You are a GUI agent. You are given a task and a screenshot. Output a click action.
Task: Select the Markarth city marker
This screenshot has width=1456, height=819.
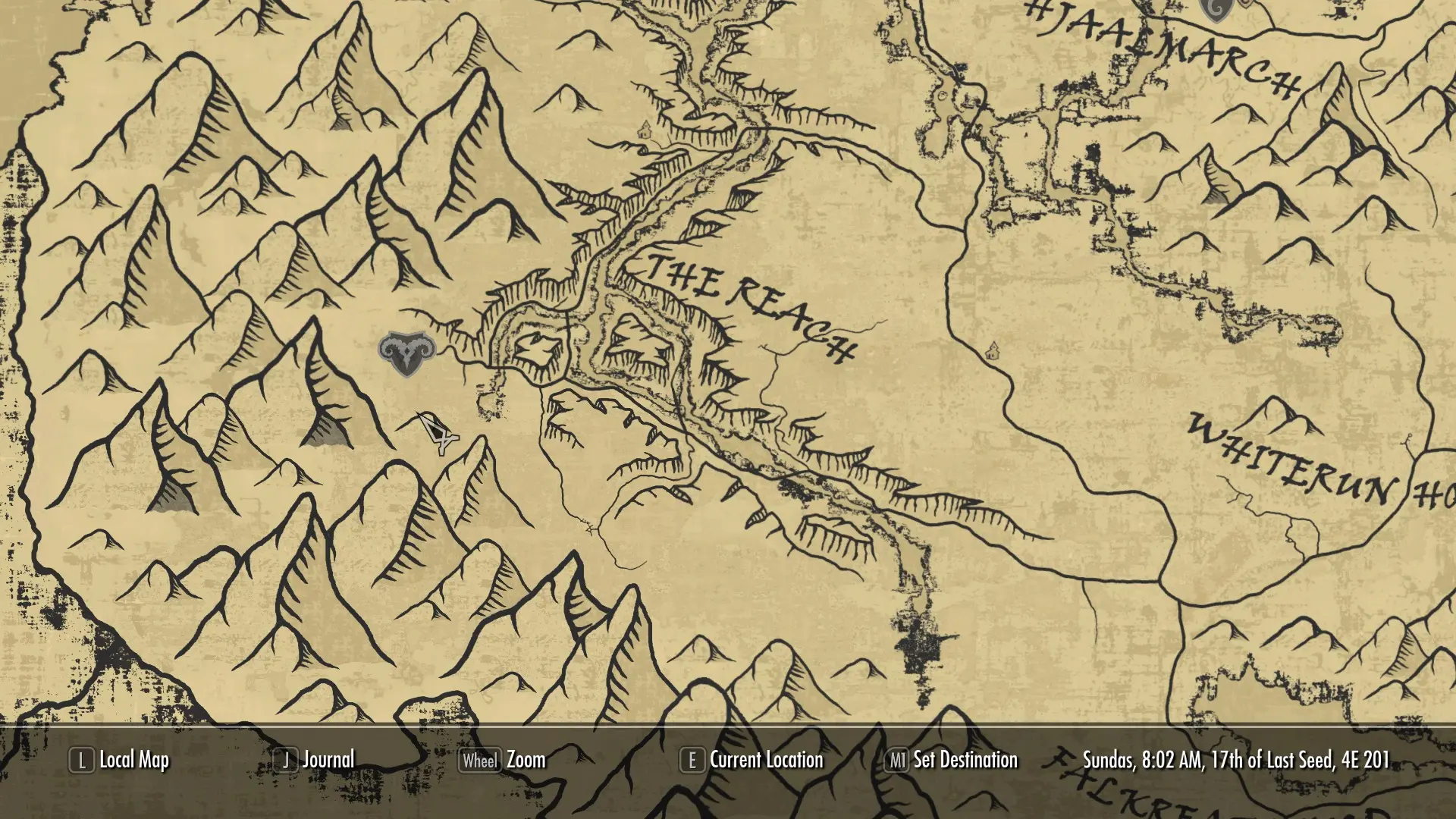[407, 354]
